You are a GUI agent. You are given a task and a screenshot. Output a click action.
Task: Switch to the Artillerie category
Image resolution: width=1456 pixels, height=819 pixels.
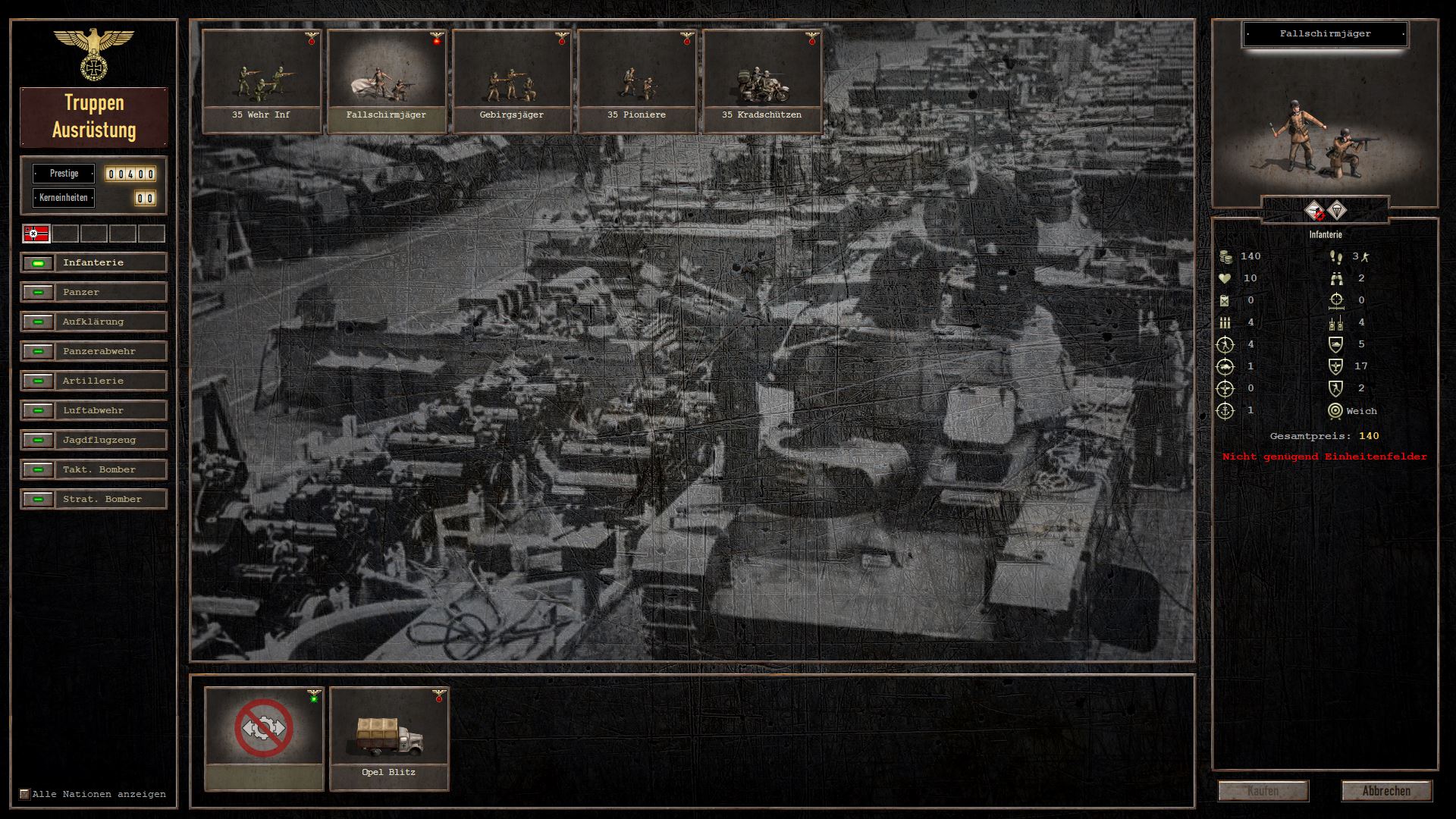tap(94, 381)
